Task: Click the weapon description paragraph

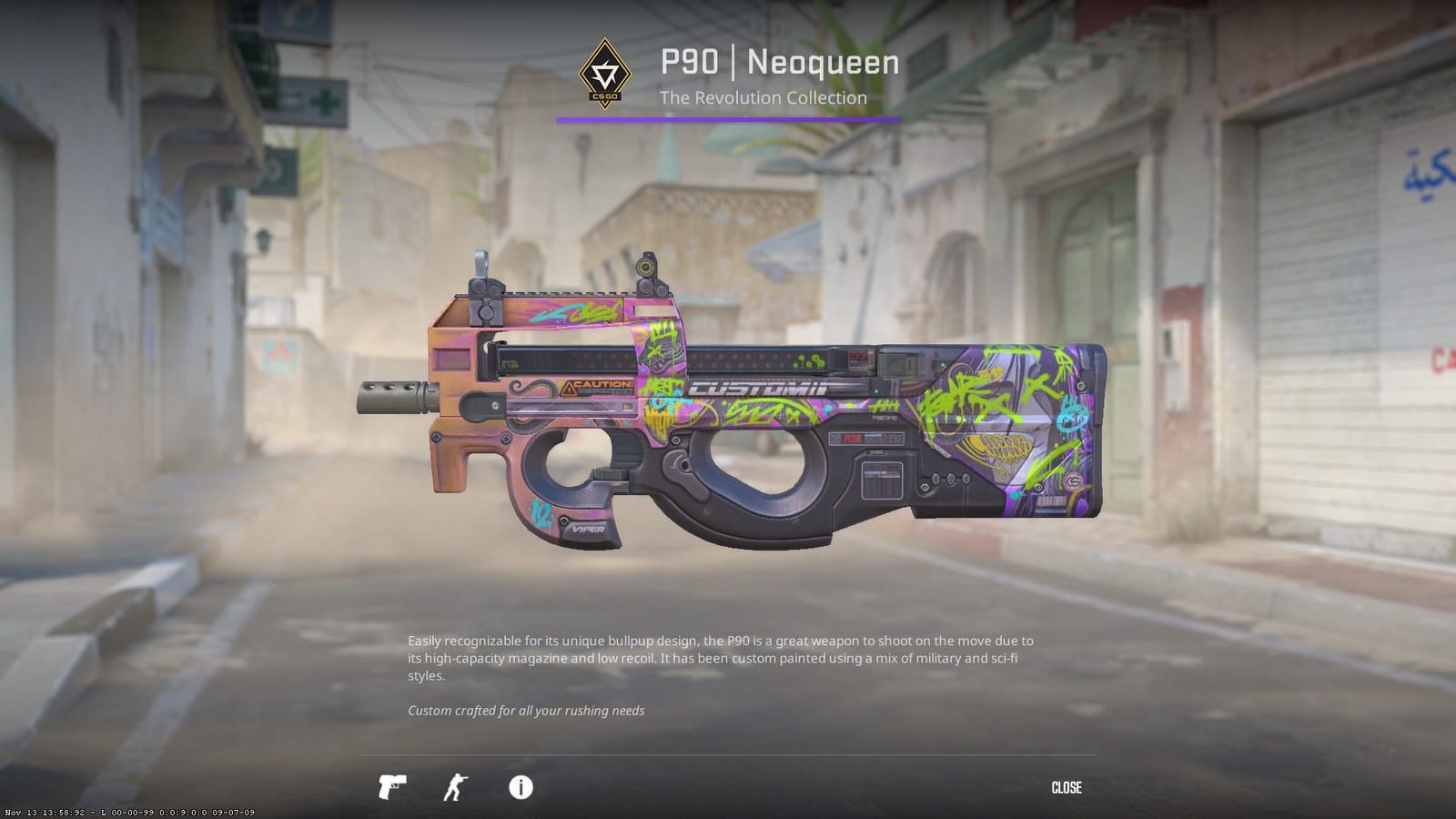Action: [719, 657]
